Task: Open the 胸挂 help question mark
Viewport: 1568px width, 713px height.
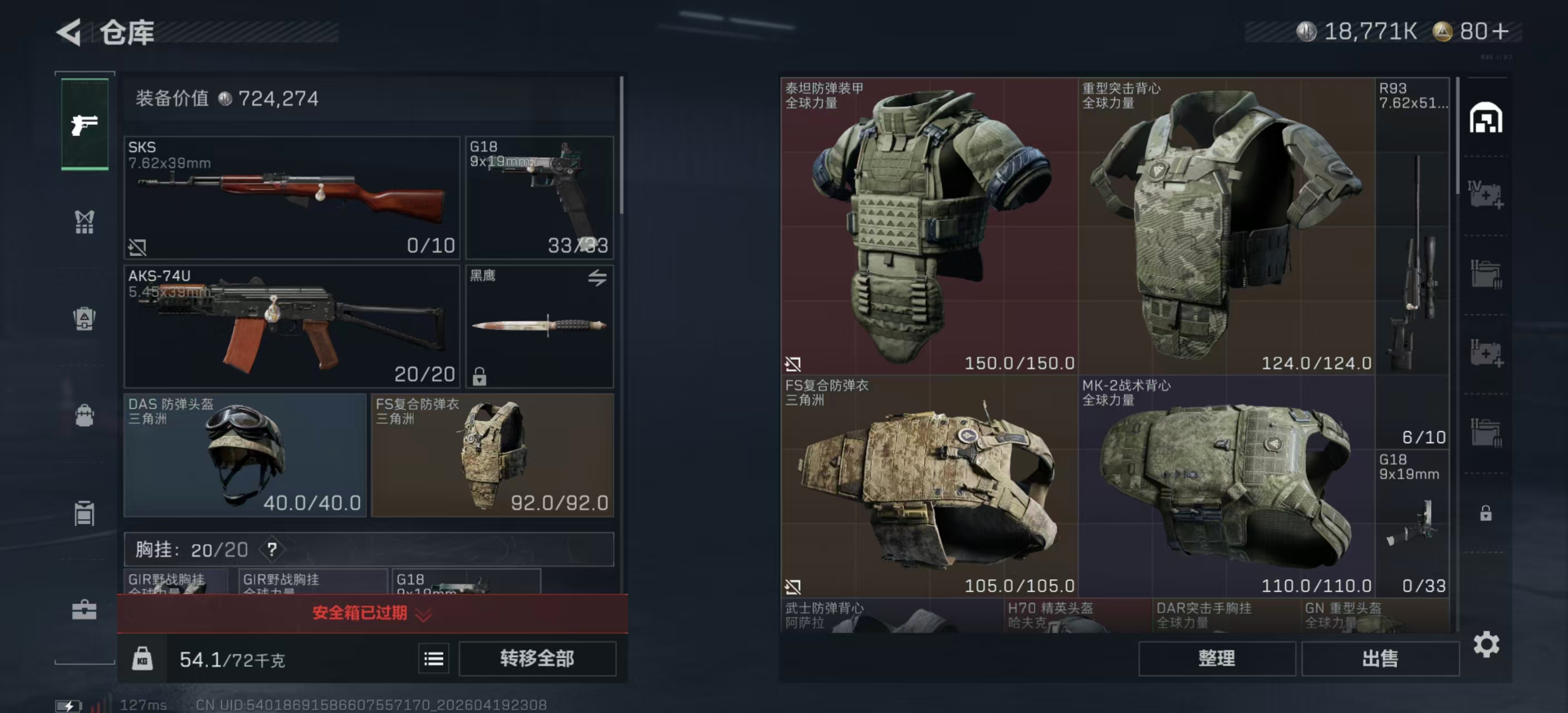Action: pos(272,550)
